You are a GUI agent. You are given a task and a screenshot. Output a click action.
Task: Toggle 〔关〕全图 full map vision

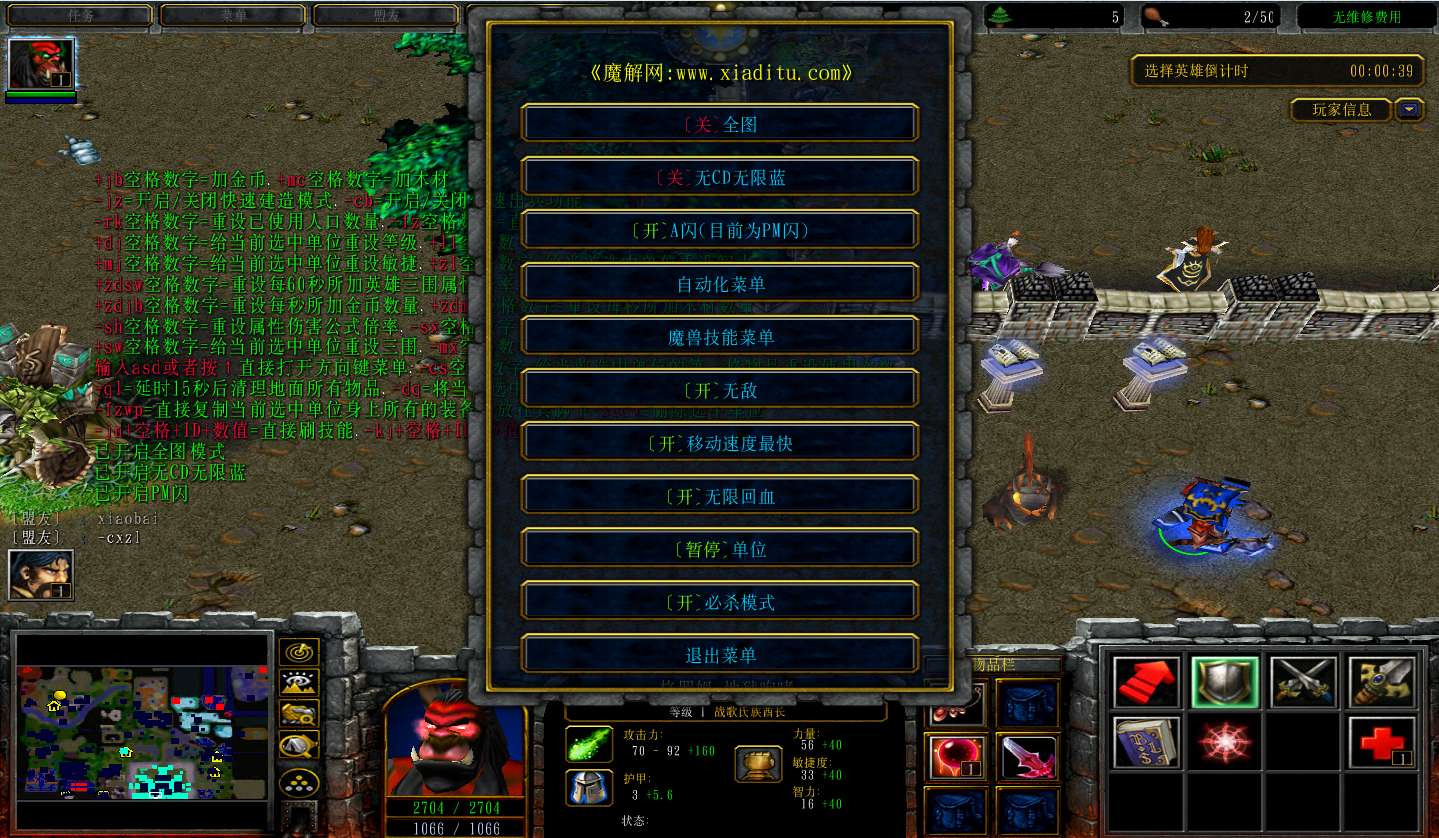(x=718, y=122)
